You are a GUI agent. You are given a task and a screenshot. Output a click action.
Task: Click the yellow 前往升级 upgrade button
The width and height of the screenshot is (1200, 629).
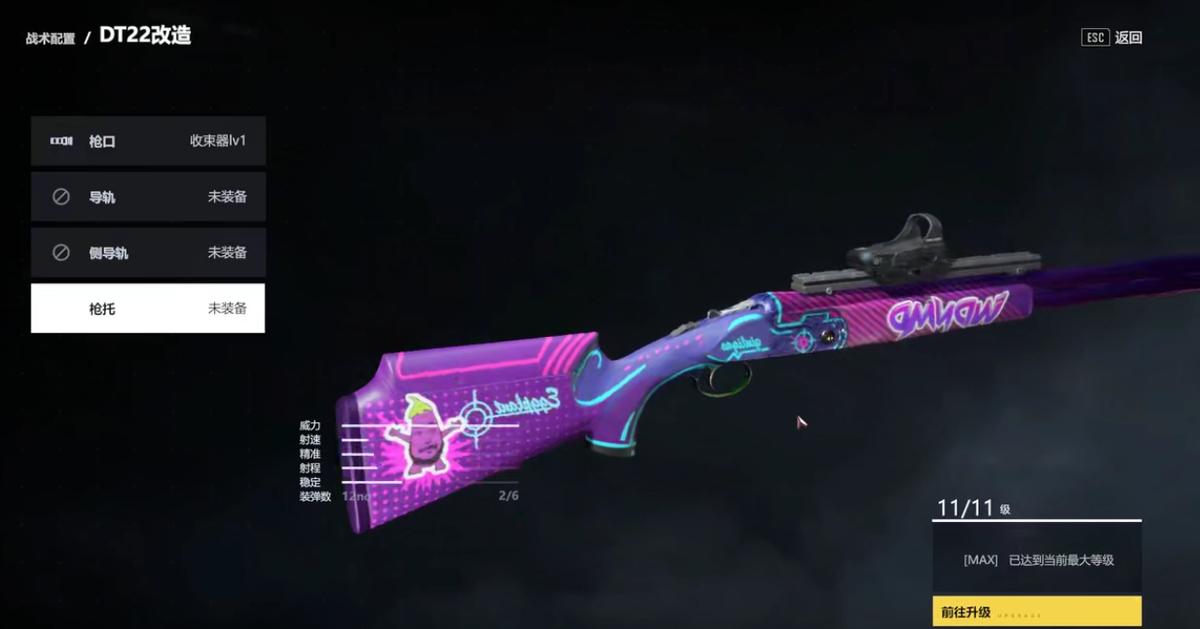[1037, 612]
